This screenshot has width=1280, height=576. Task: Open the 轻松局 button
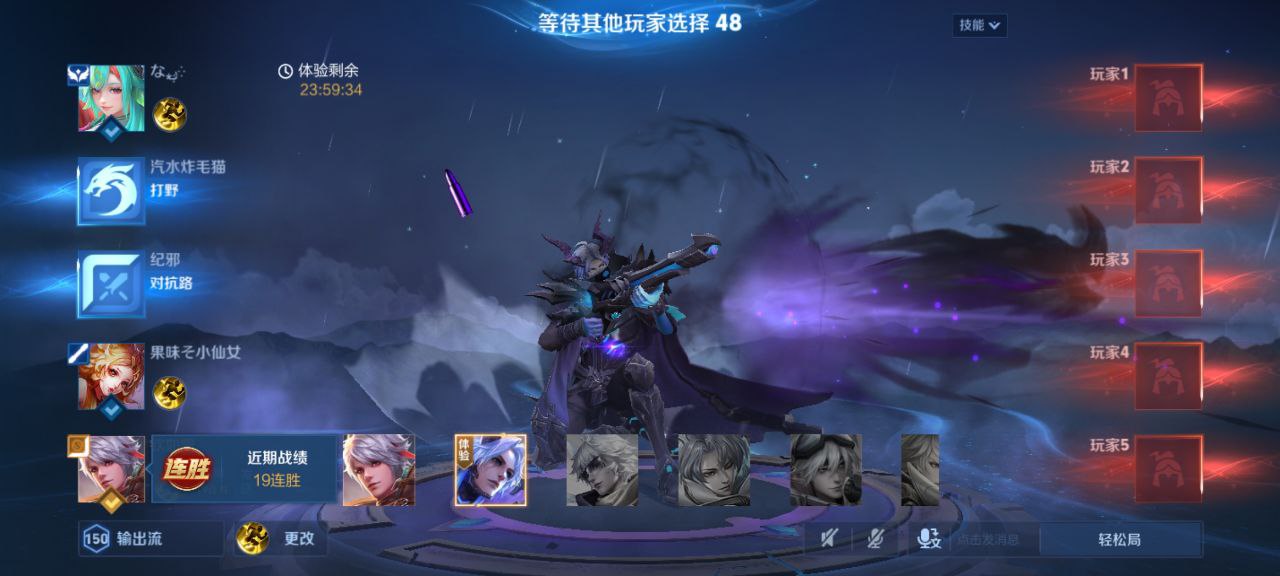[x=1119, y=539]
